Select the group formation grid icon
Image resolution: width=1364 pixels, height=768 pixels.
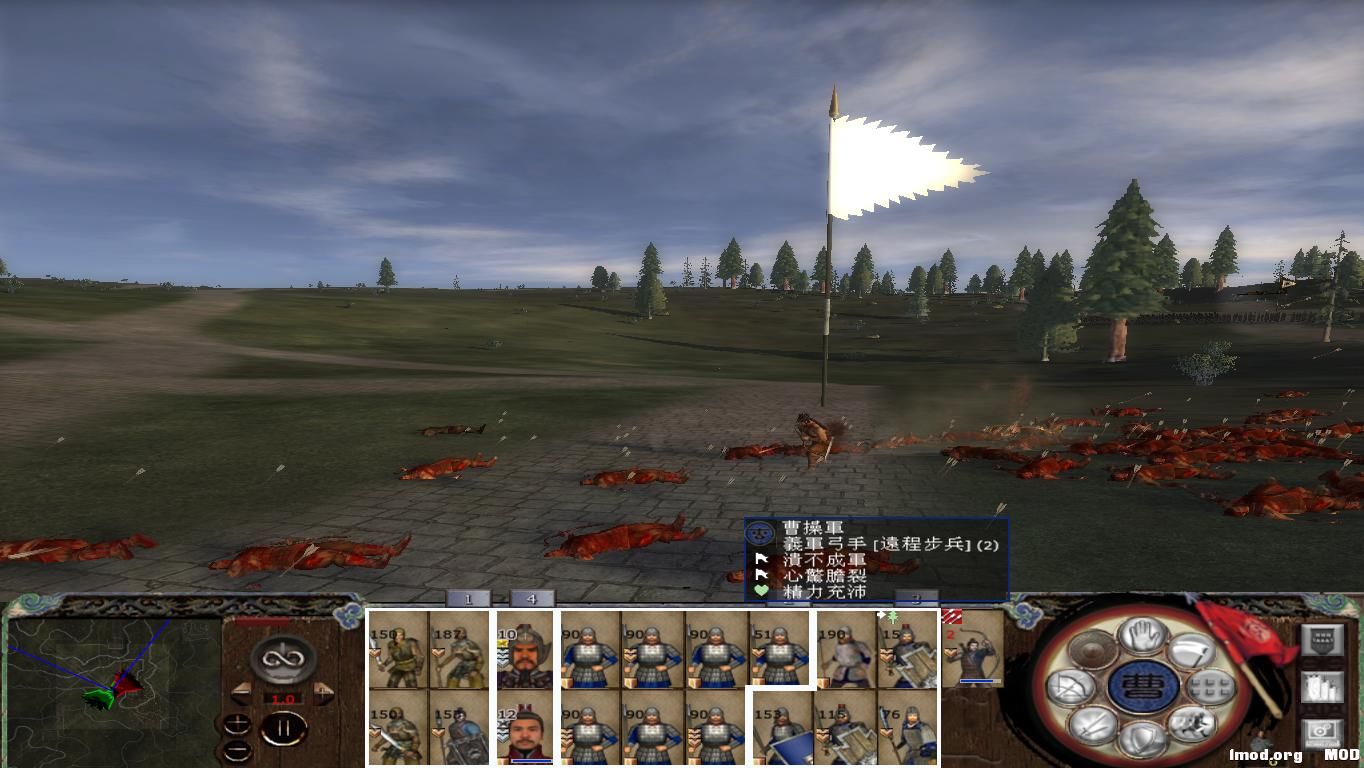[x=1209, y=686]
